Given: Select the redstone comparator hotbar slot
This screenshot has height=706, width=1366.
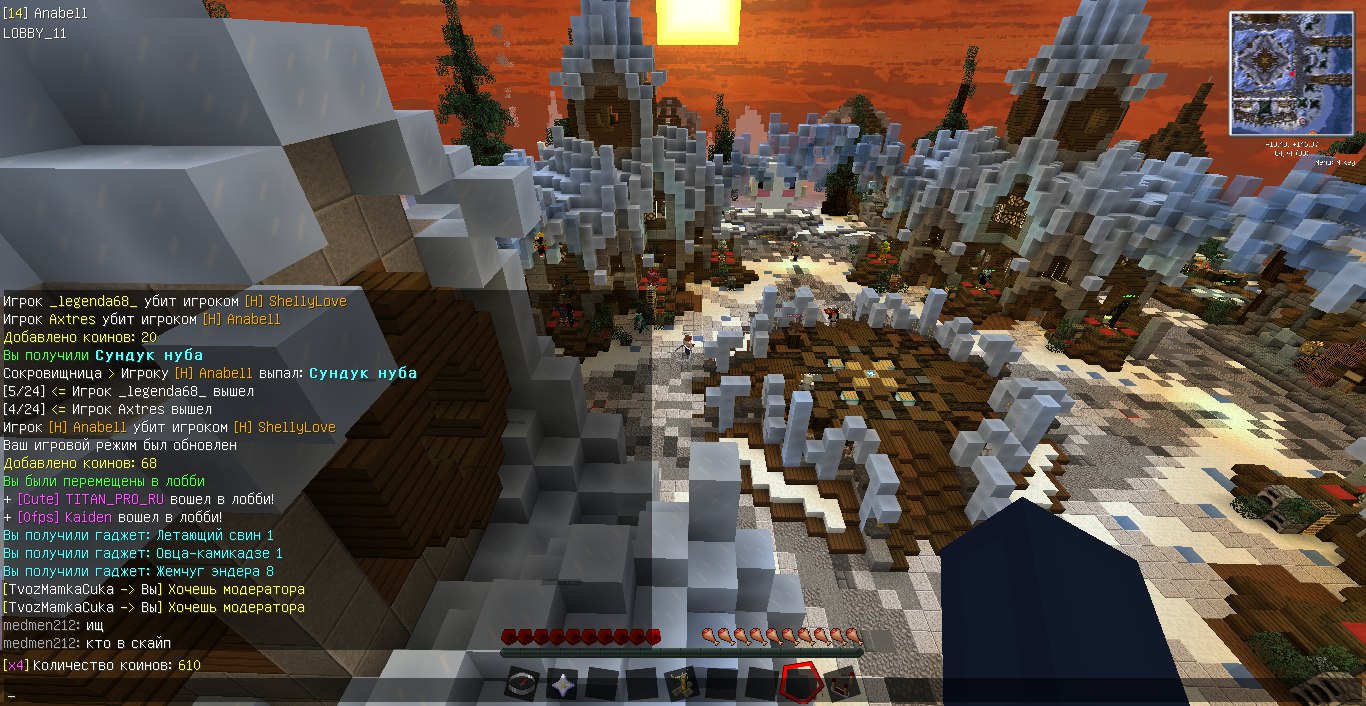Looking at the screenshot, I should pos(842,684).
